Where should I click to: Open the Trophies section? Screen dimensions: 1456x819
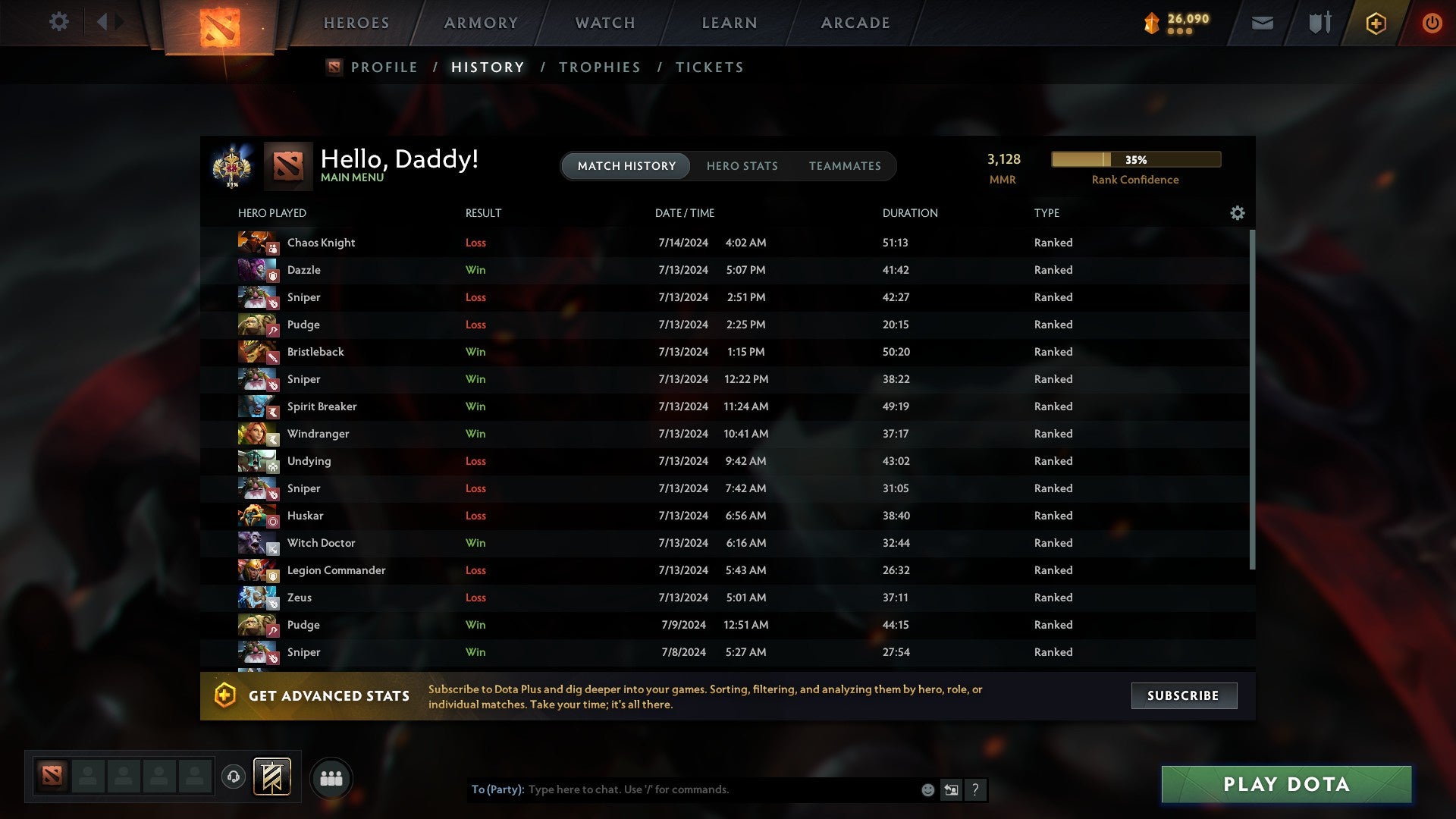[599, 67]
